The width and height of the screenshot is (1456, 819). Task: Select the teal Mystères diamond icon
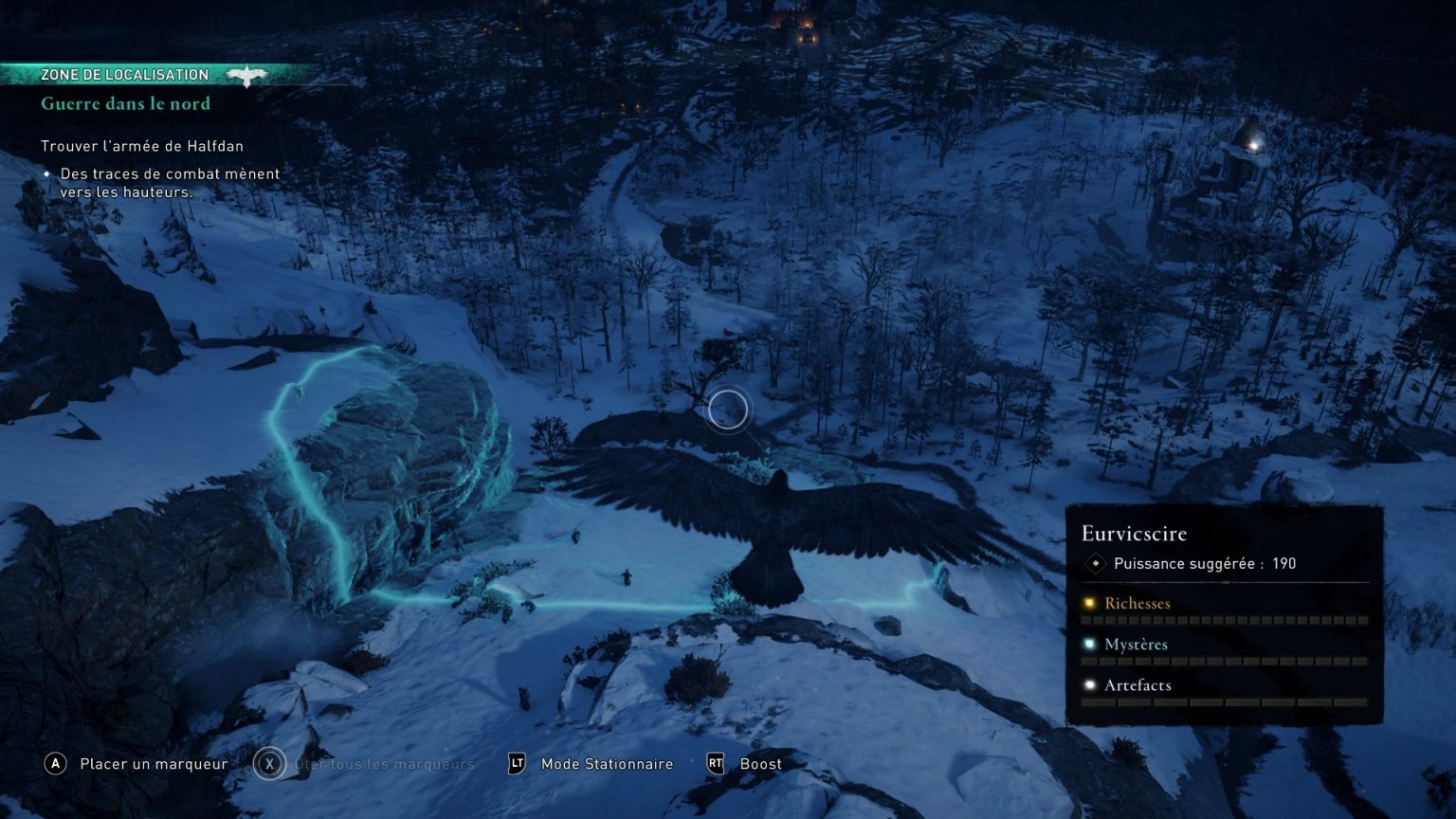pyautogui.click(x=1091, y=644)
